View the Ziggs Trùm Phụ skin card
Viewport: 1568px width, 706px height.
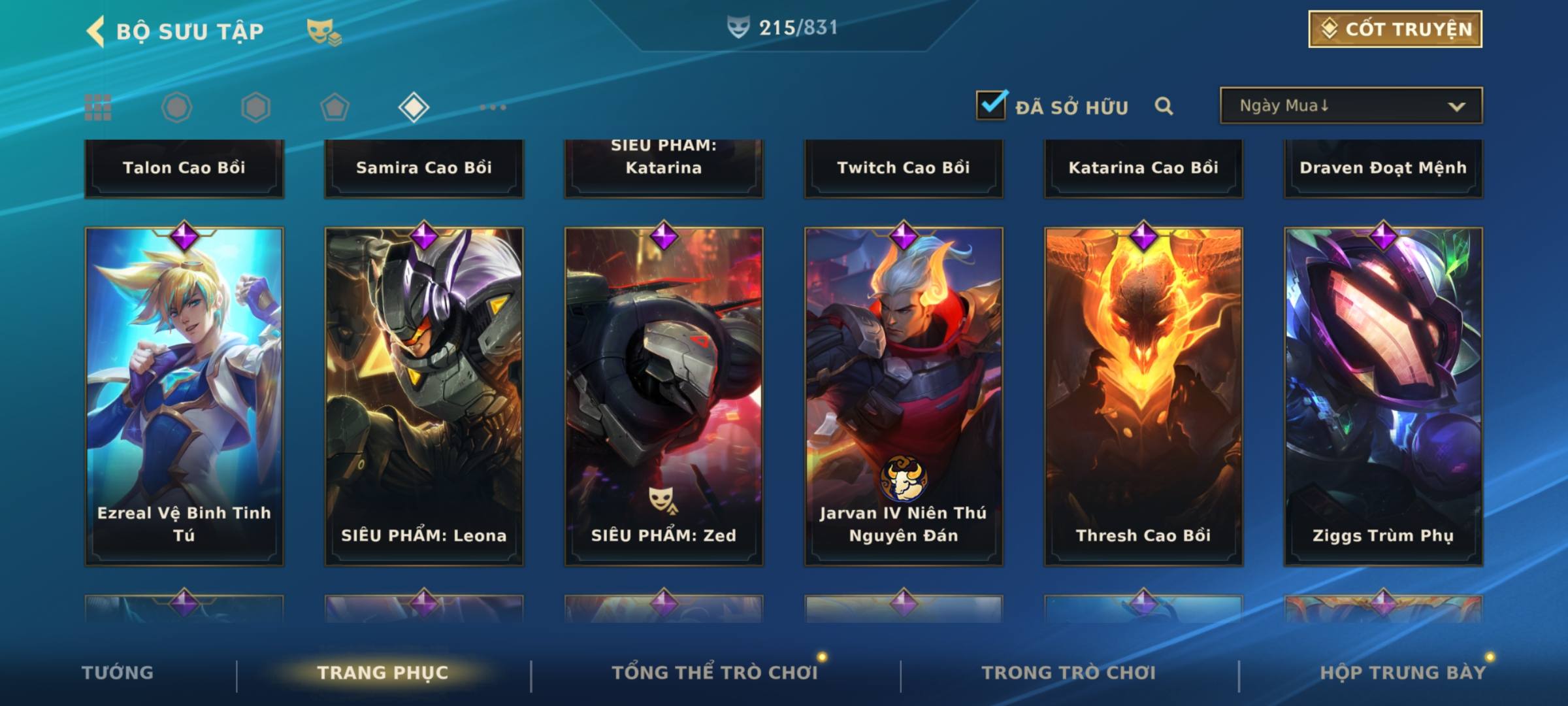point(1383,395)
